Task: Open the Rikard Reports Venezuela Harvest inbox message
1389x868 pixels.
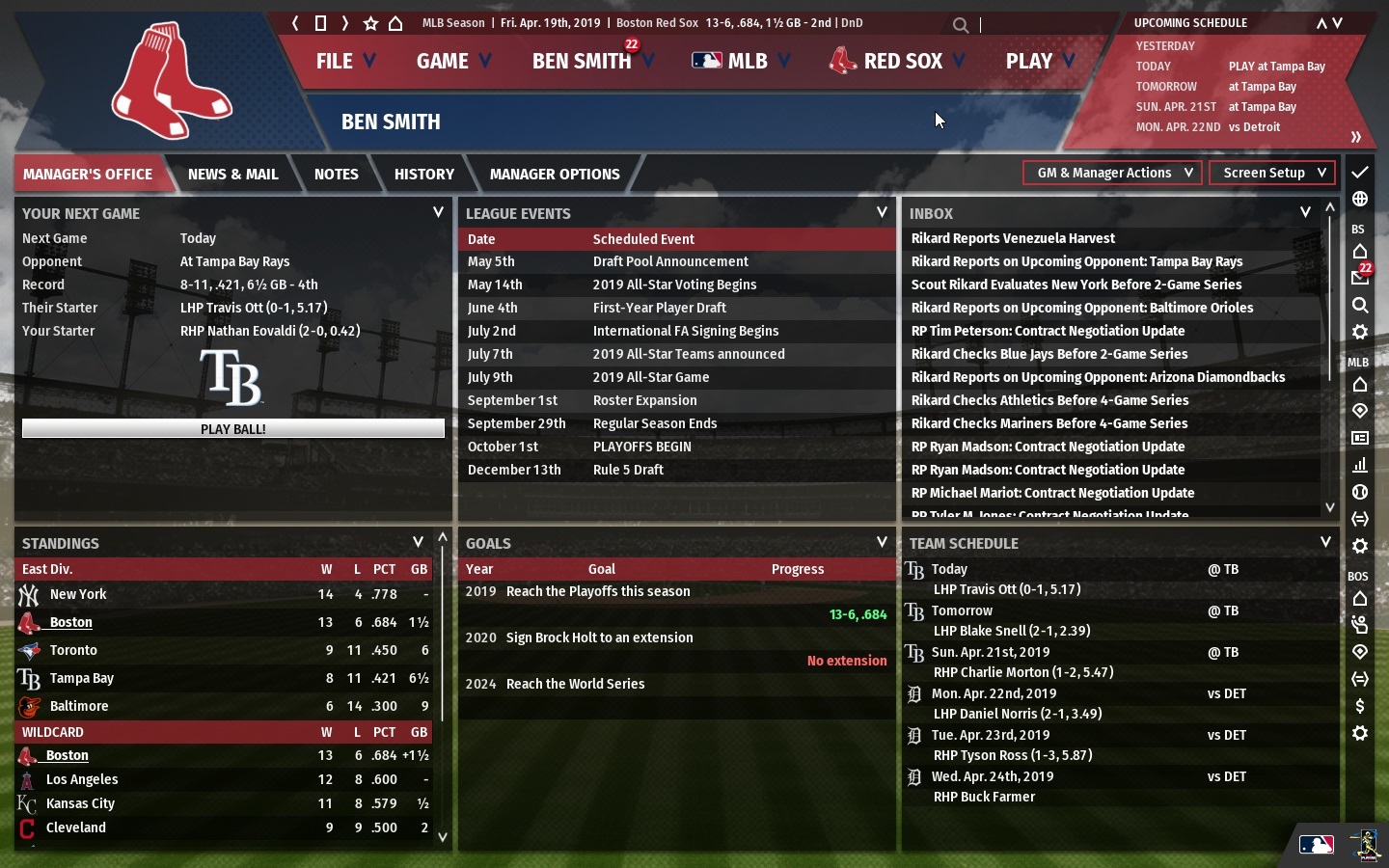Action: [x=1014, y=238]
